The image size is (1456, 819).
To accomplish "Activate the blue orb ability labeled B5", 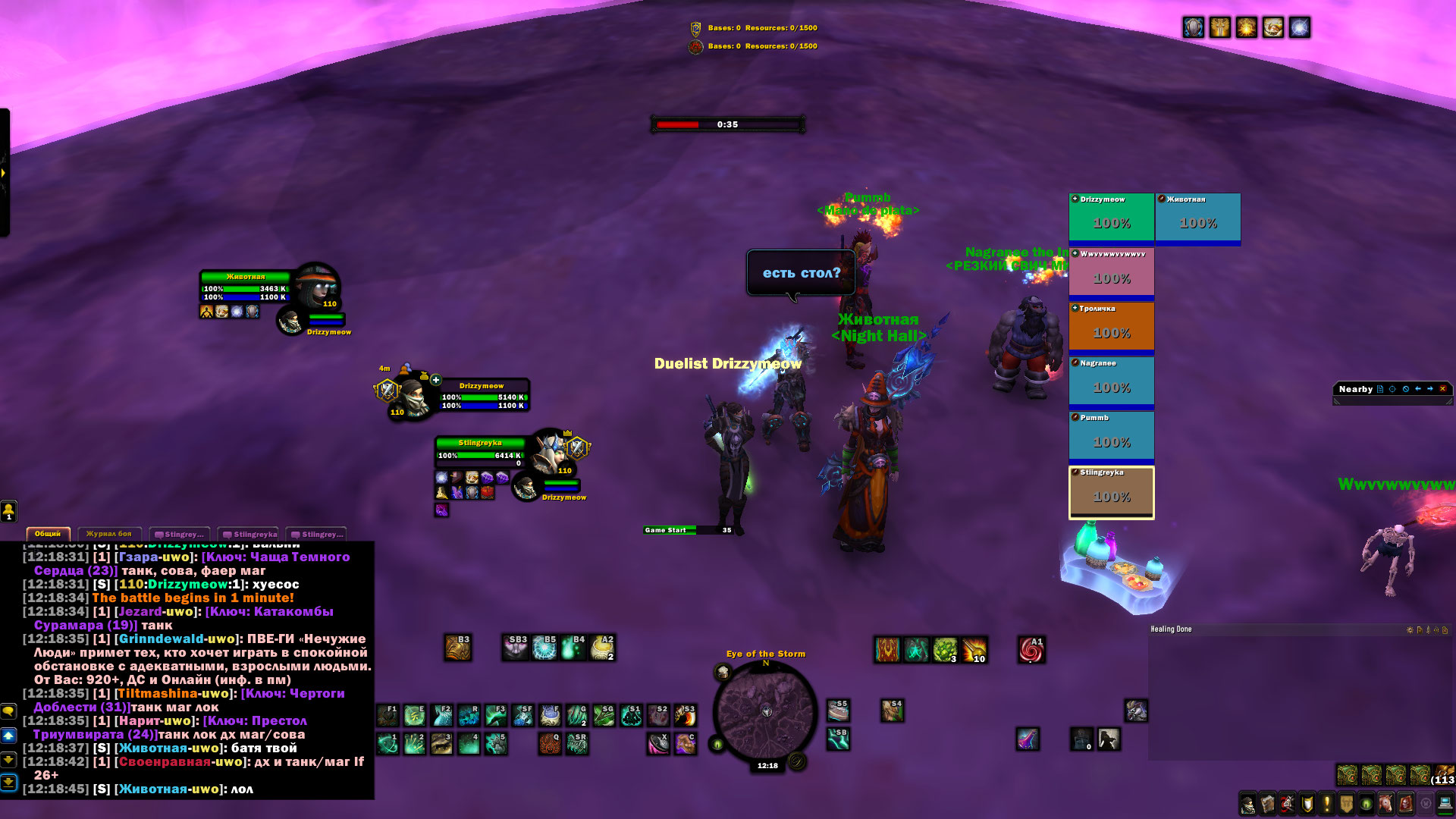I will (x=544, y=648).
